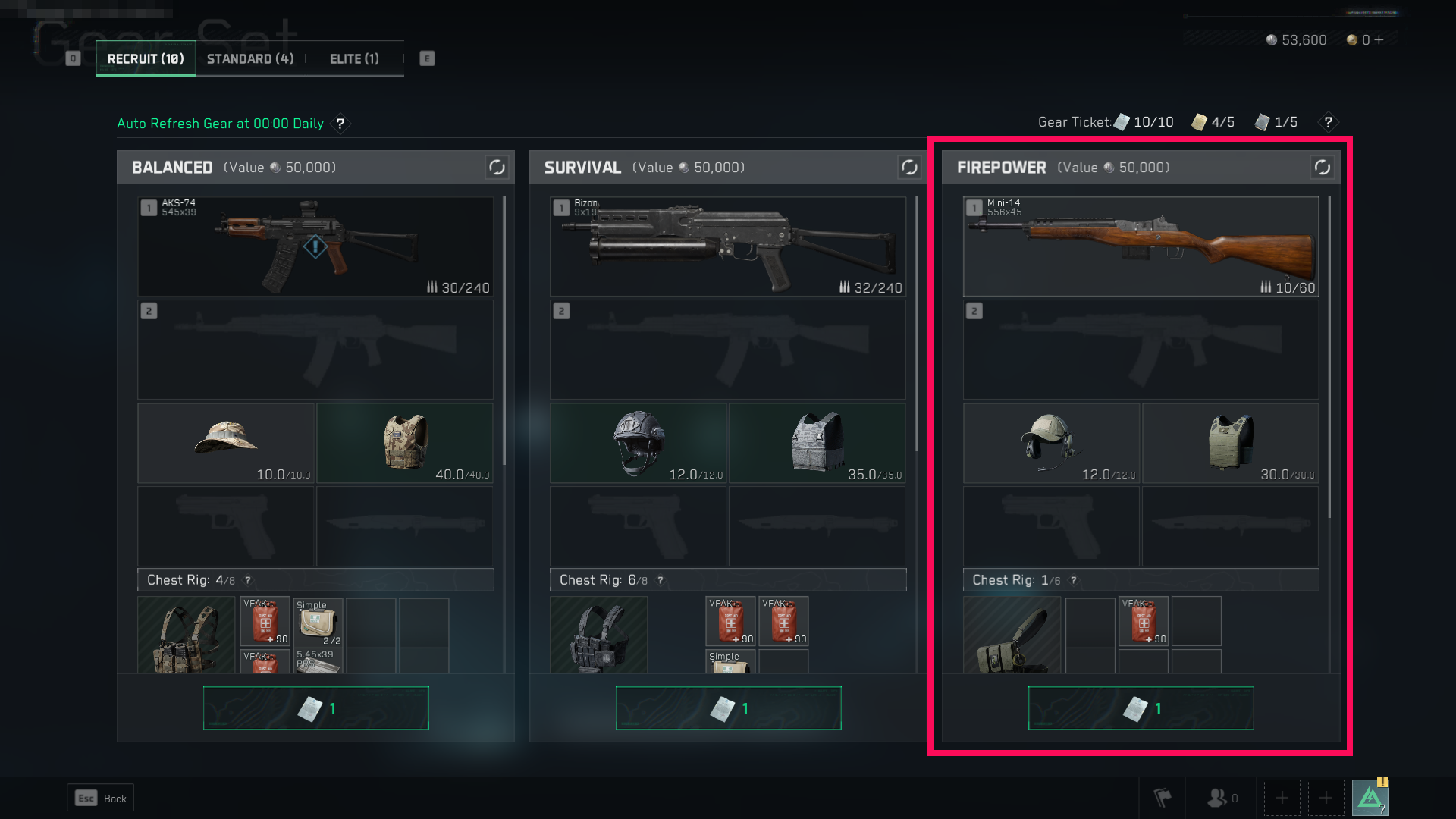Refresh the Balanced gear set
The image size is (1456, 819).
[497, 168]
